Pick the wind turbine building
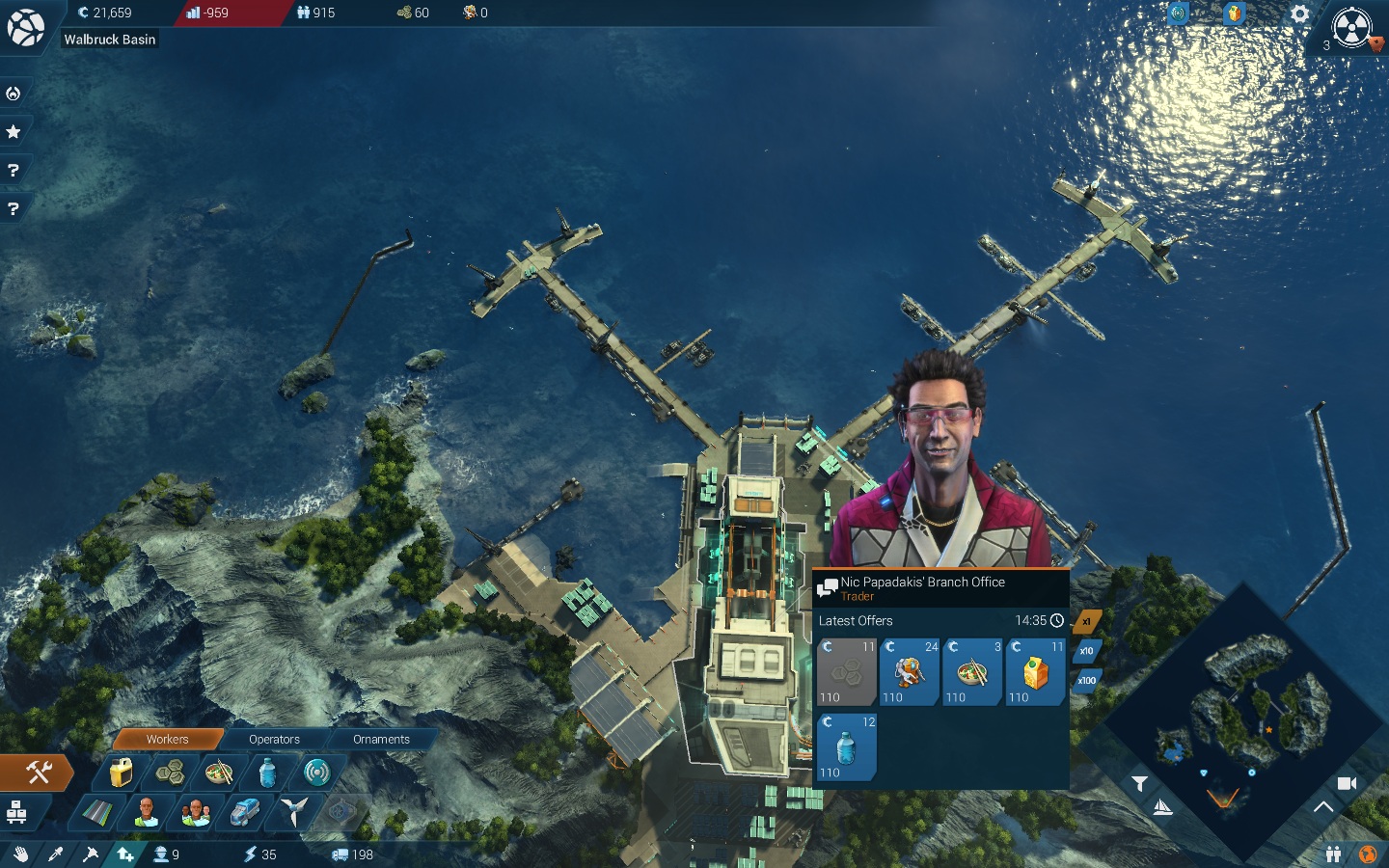The width and height of the screenshot is (1389, 868). coord(293,812)
